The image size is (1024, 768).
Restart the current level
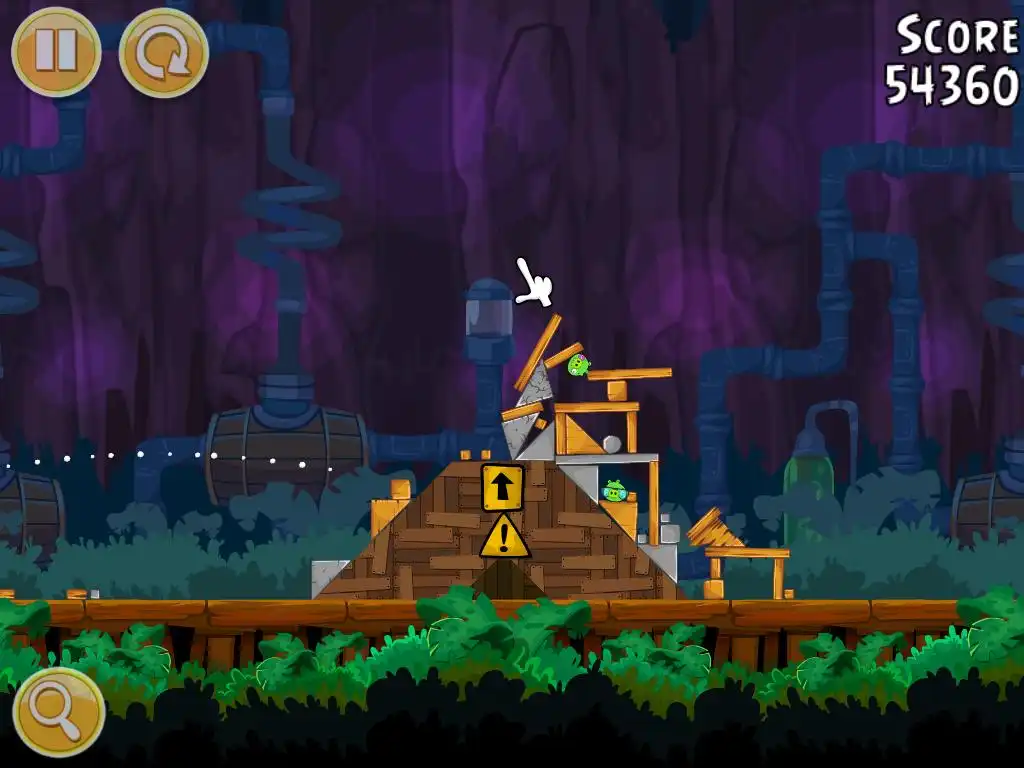tap(163, 52)
